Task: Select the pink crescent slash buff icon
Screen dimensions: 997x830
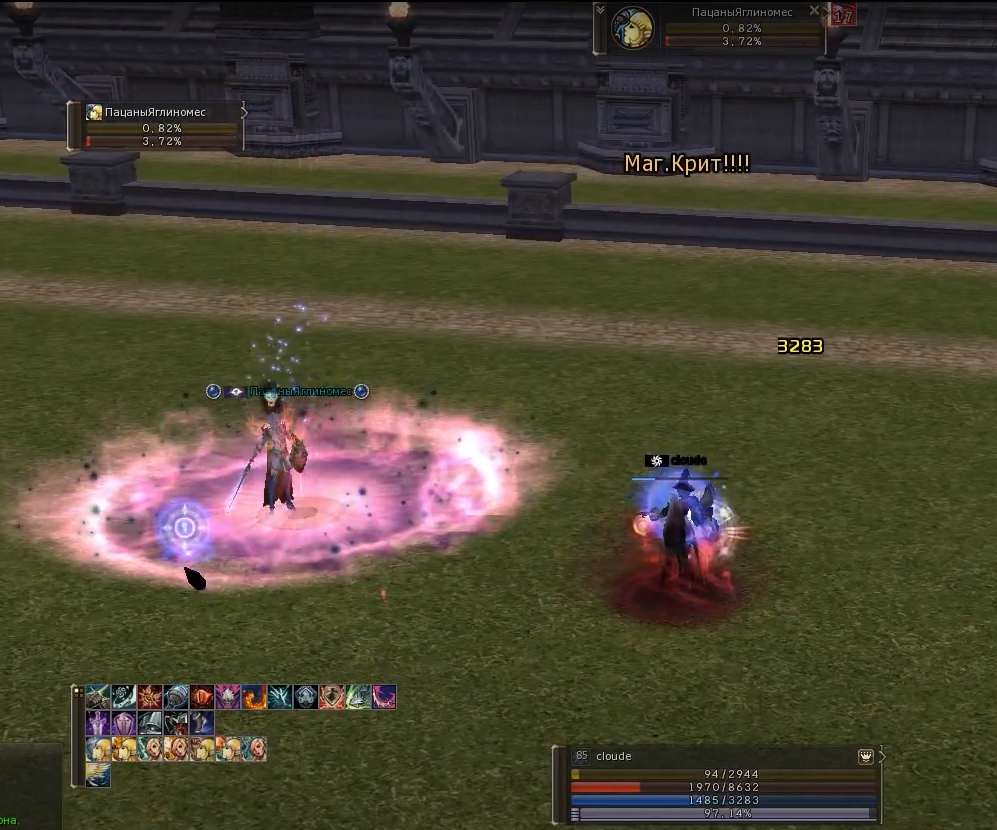Action: click(384, 697)
